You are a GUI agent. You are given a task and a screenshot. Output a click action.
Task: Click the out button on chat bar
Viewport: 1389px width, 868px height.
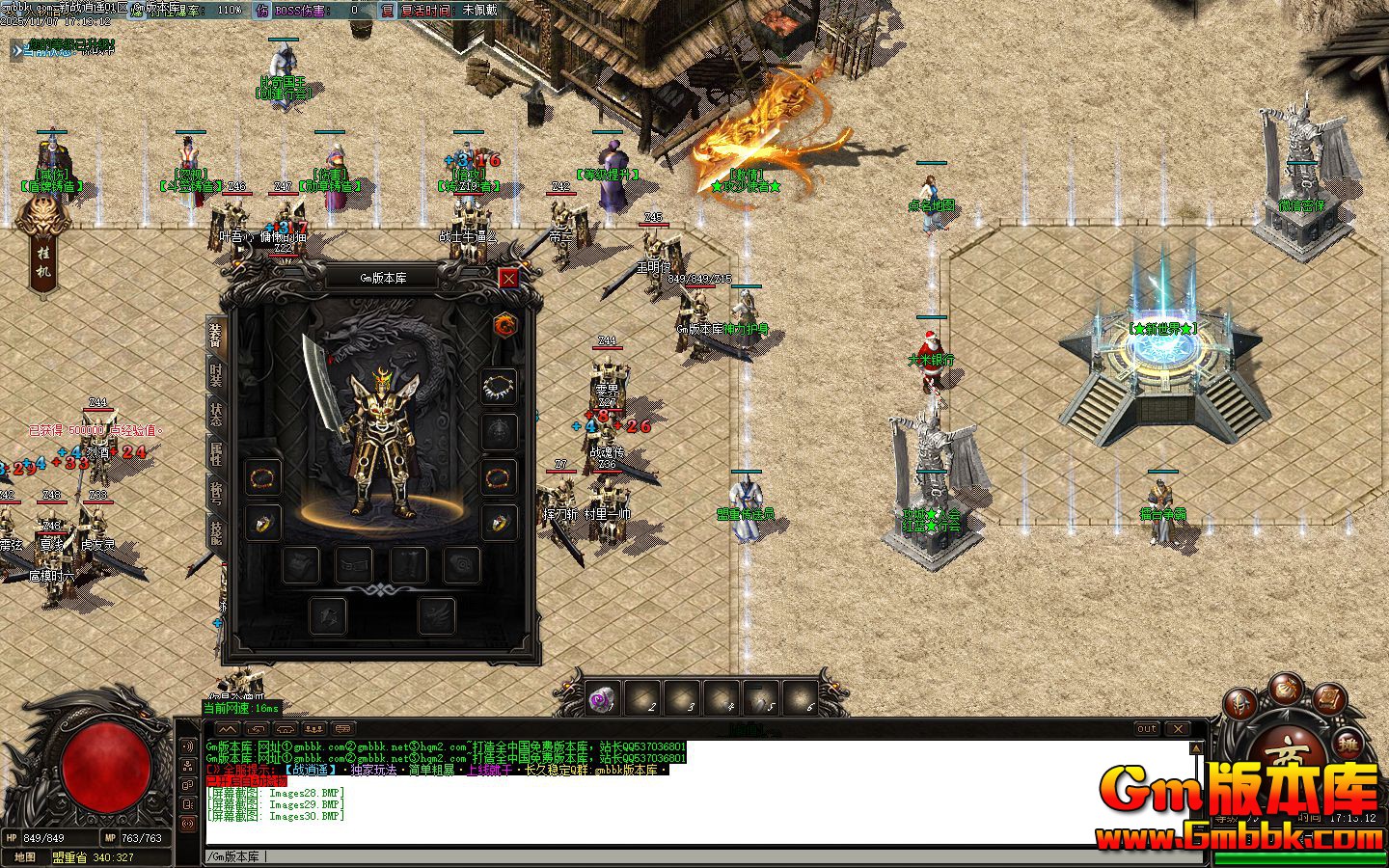tap(1146, 729)
